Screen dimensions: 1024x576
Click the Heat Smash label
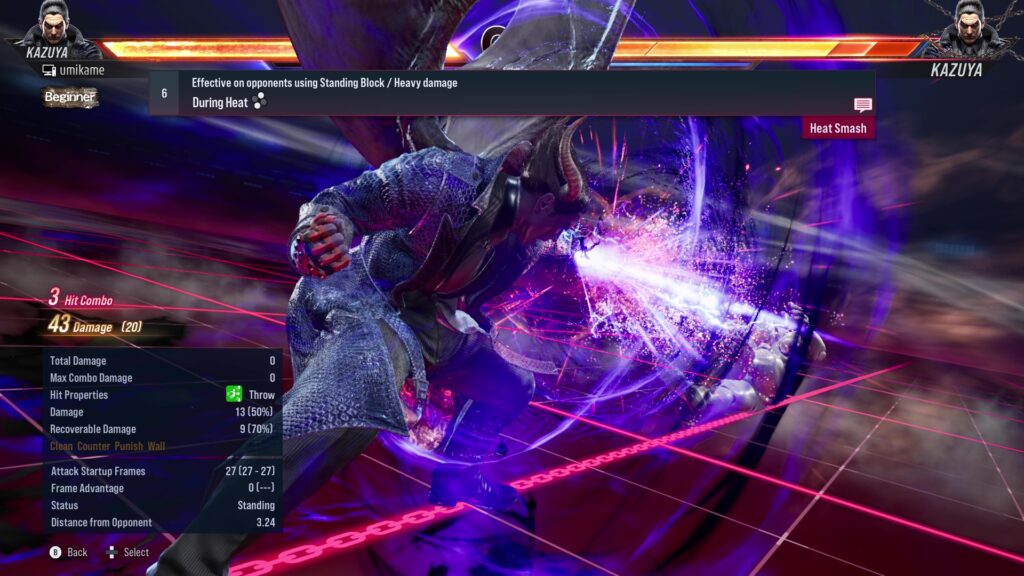pyautogui.click(x=837, y=128)
